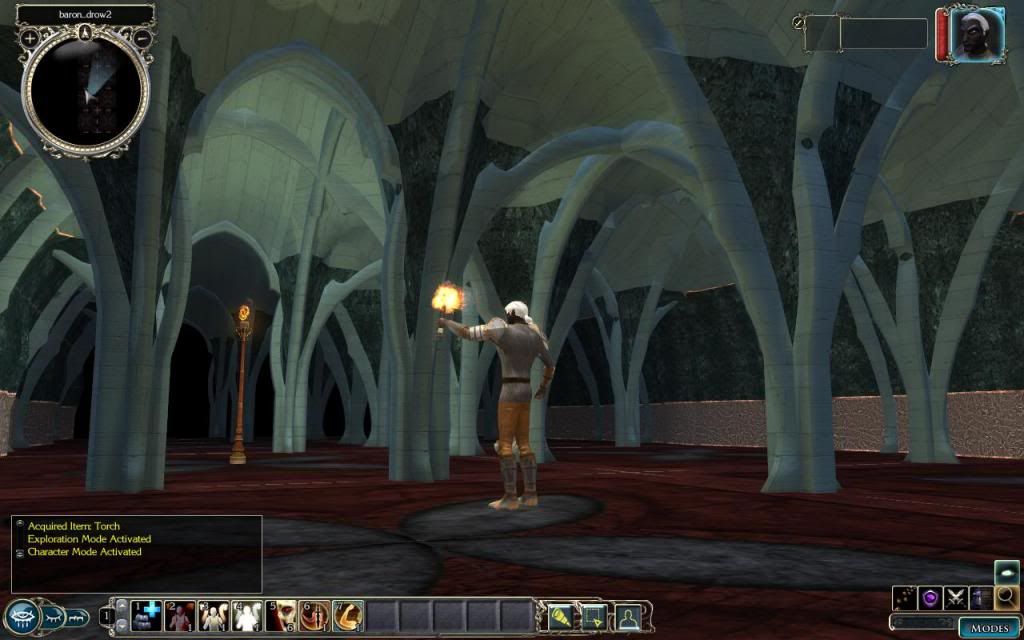Activate hotbar slot 7 flexed arm ability
1024x640 pixels.
[x=348, y=616]
